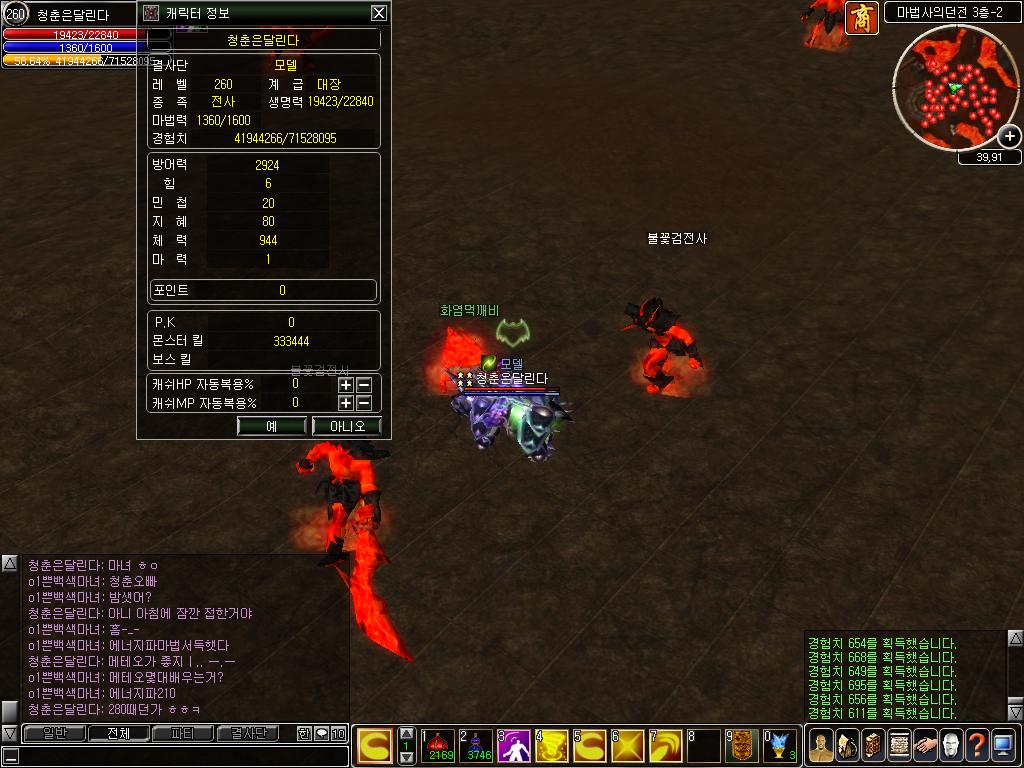Image resolution: width=1024 pixels, height=768 pixels.
Task: Activate the purple figure skill in slot 3
Action: click(x=514, y=745)
